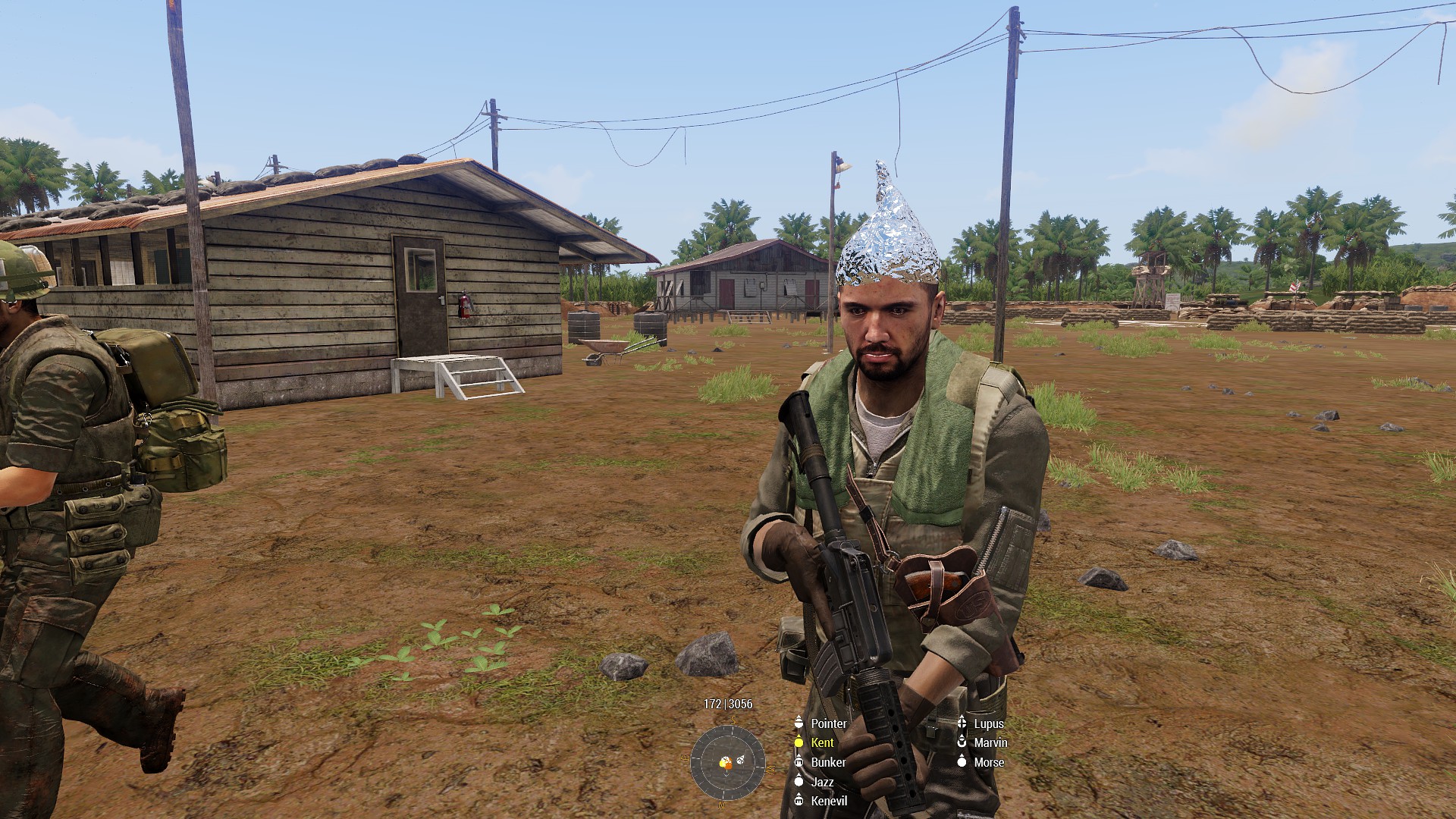Viewport: 1456px width, 819px height.
Task: Click Morse in the squad list
Action: [988, 762]
